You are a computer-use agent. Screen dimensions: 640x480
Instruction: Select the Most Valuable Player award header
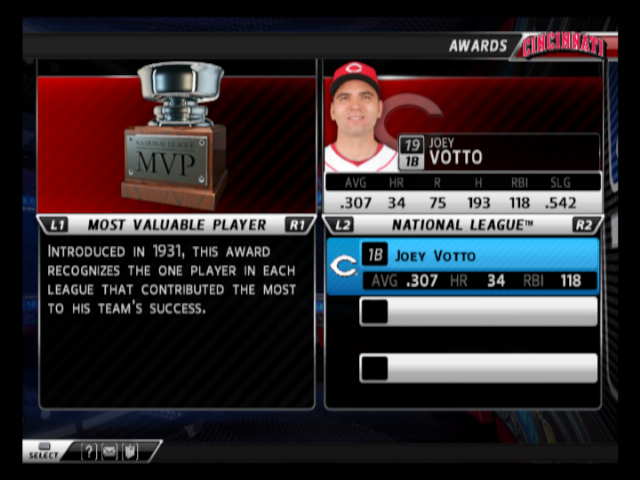176,225
